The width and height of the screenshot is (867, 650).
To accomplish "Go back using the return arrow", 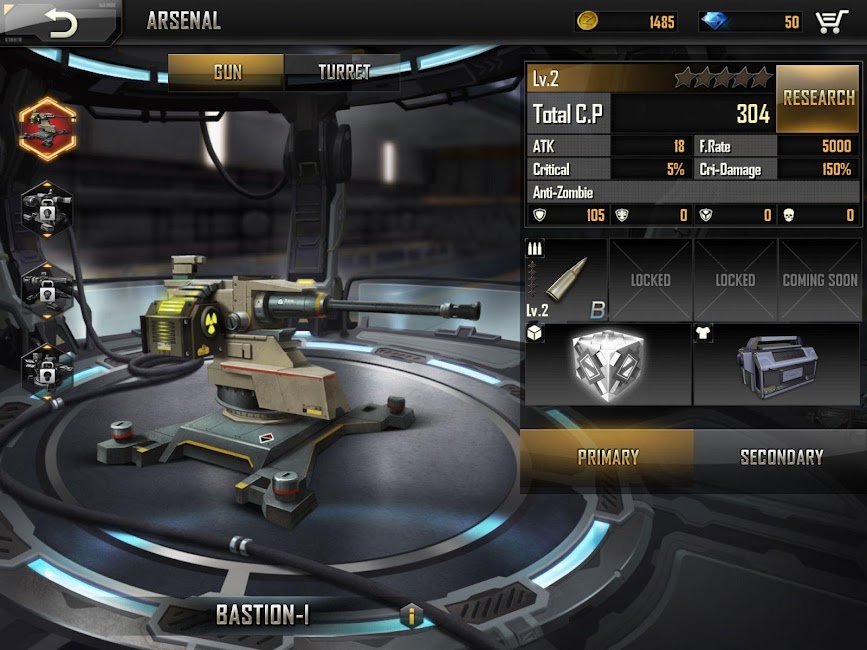I will point(60,23).
